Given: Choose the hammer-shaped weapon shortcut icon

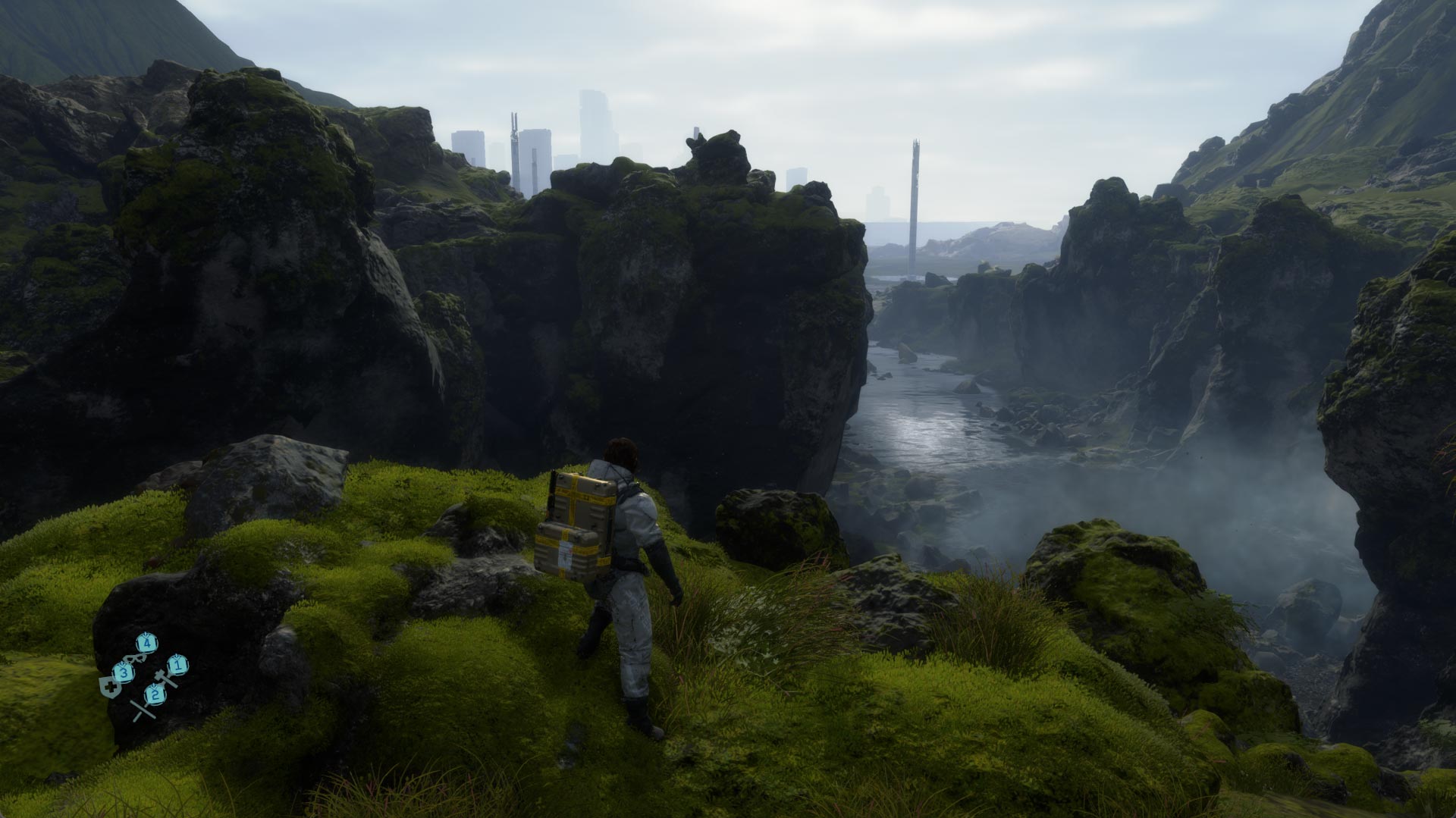Looking at the screenshot, I should [x=165, y=678].
